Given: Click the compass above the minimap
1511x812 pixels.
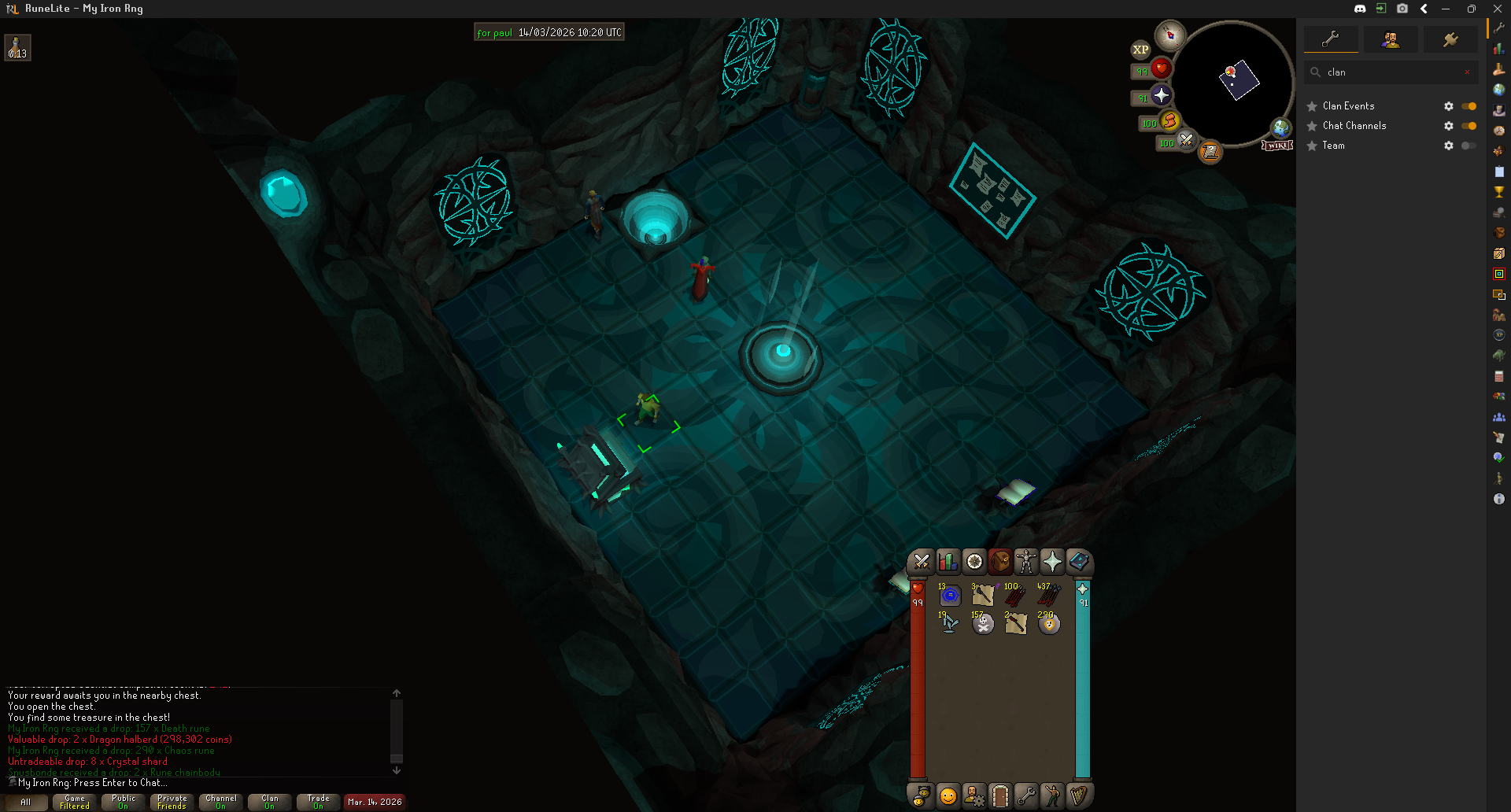Looking at the screenshot, I should click(1170, 35).
